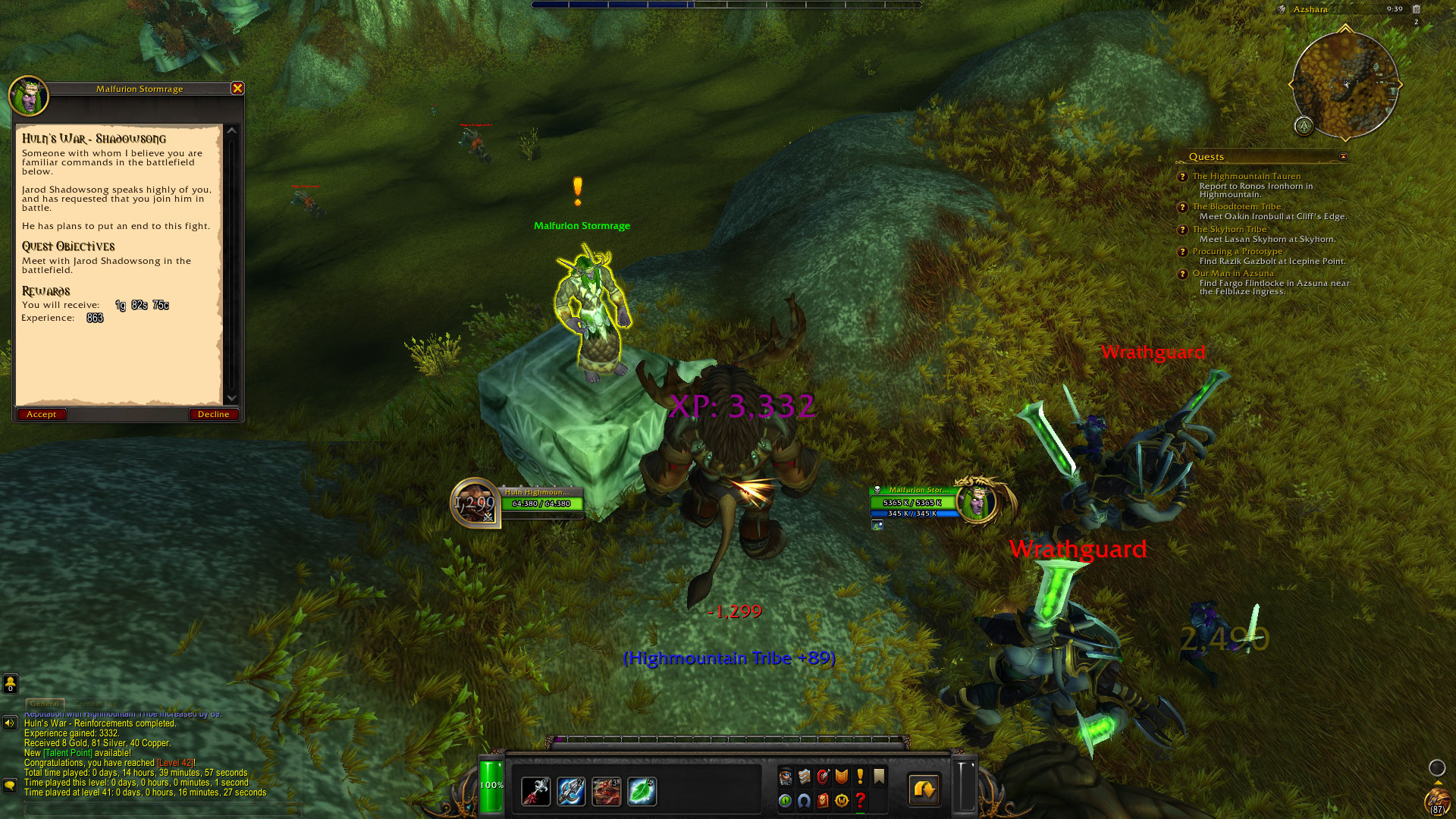Viewport: 1456px width, 819px height.
Task: Open the calendar icon beside the clock
Action: click(x=1416, y=9)
